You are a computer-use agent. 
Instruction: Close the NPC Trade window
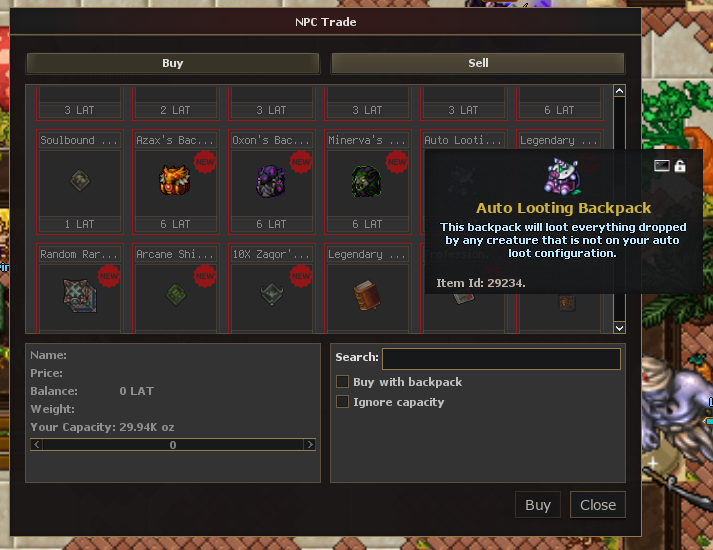pyautogui.click(x=598, y=505)
